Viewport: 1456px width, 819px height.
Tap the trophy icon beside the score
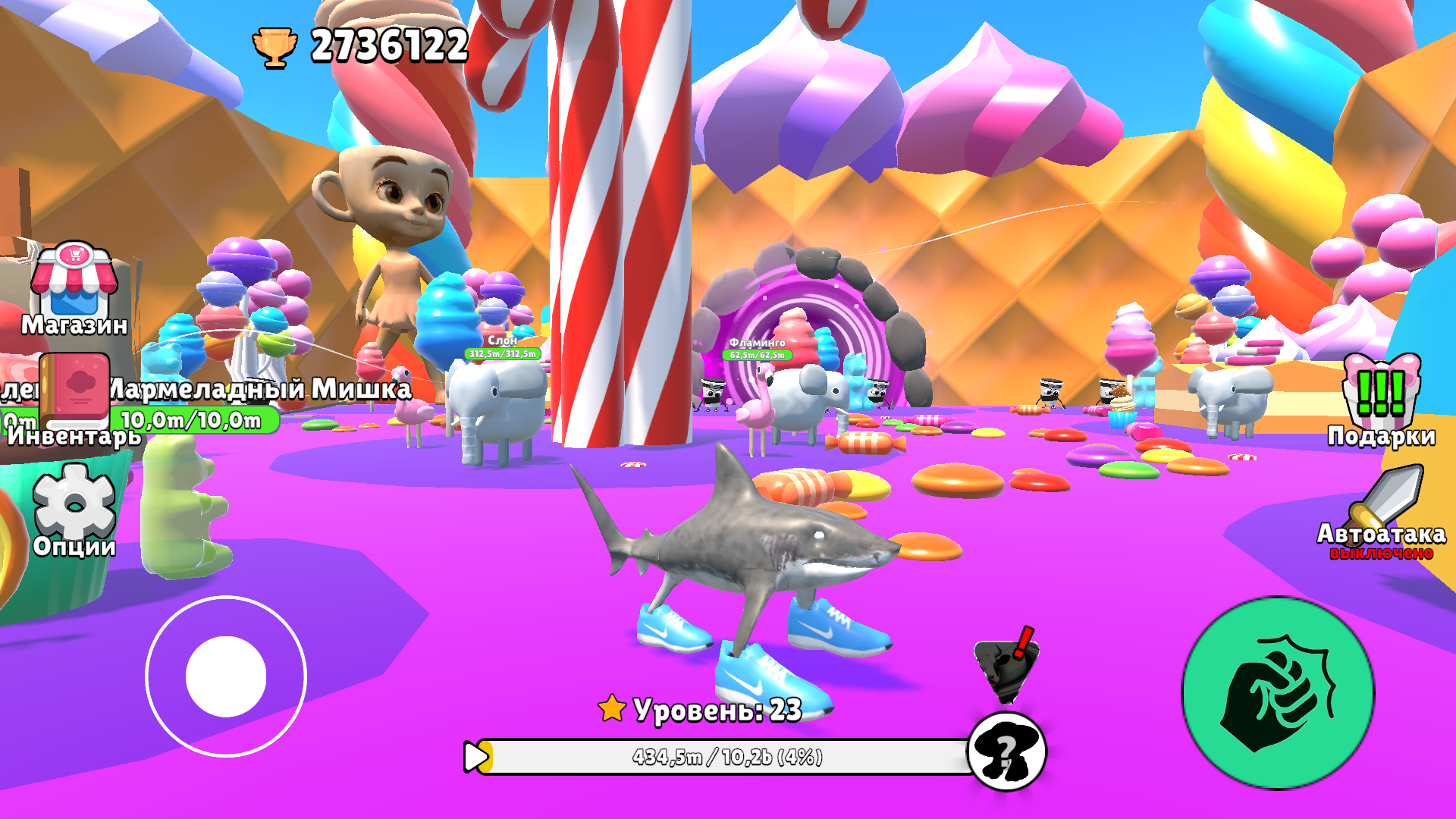pyautogui.click(x=276, y=47)
